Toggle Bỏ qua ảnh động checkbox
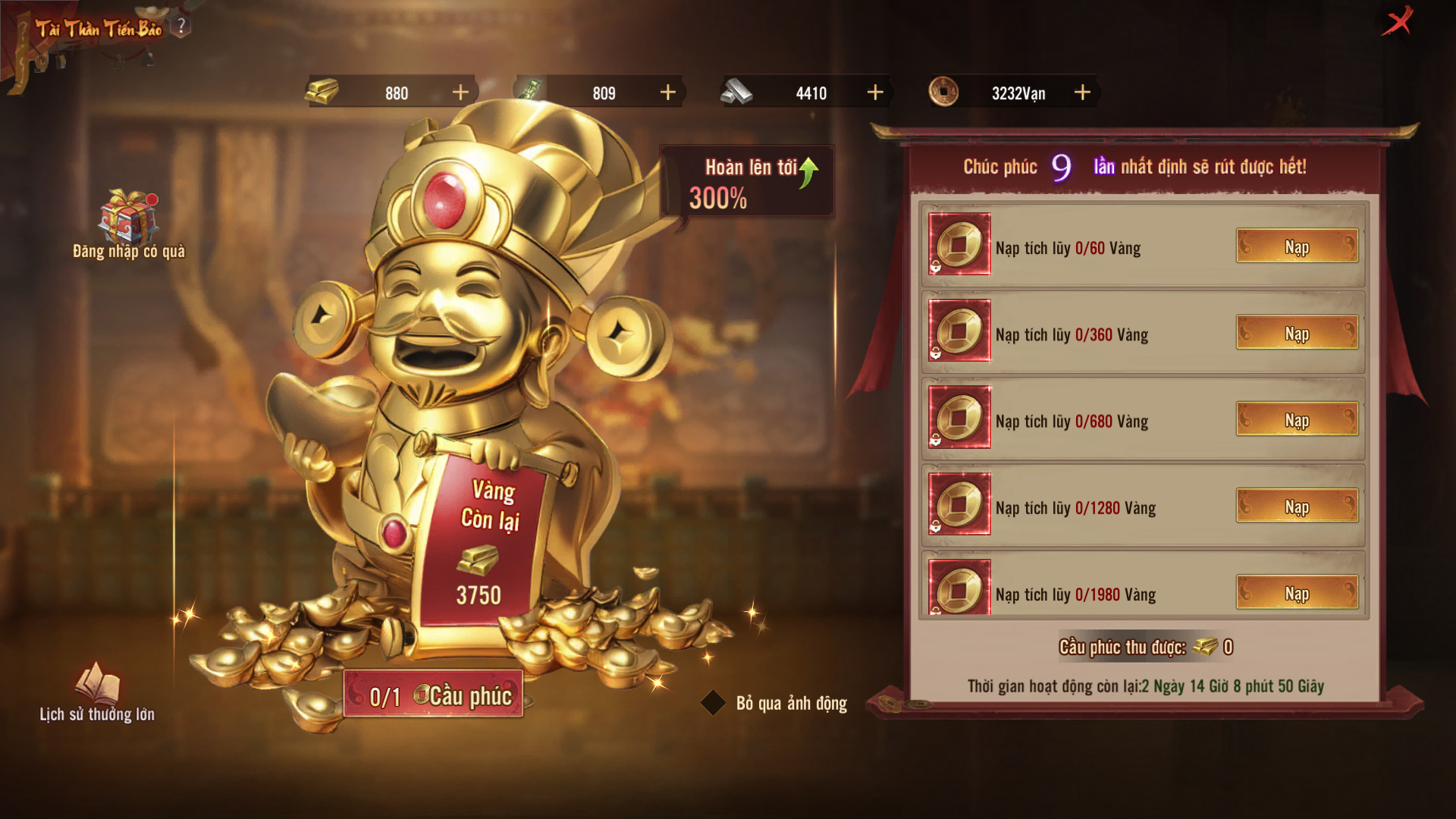Image resolution: width=1456 pixels, height=819 pixels. pyautogui.click(x=713, y=703)
